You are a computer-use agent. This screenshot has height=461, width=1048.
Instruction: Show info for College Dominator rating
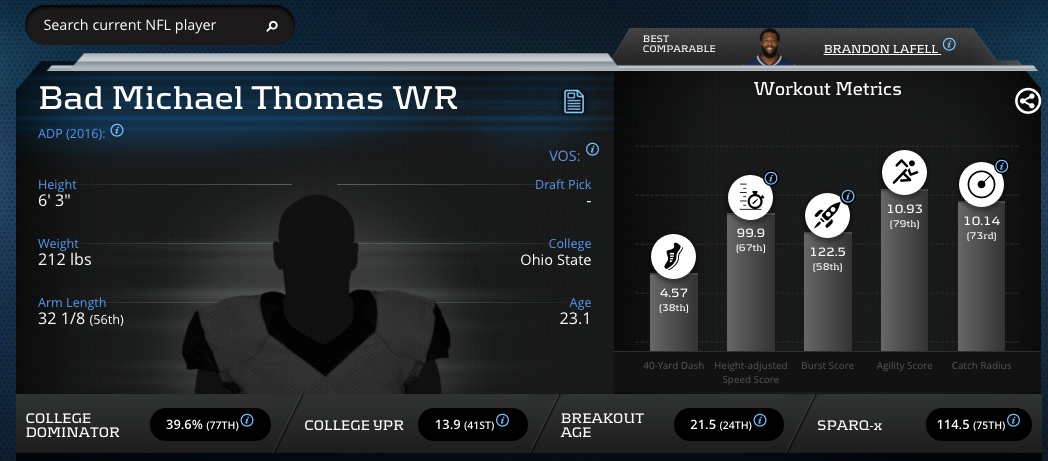point(247,421)
